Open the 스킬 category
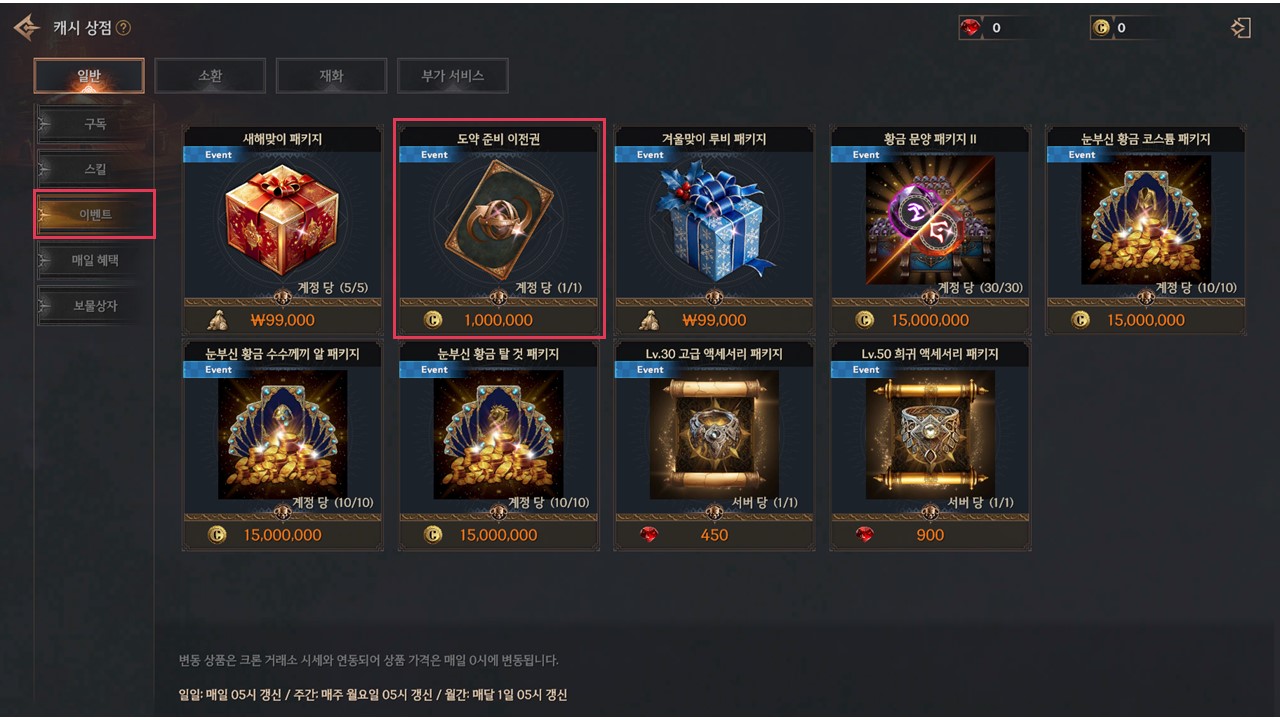The height and width of the screenshot is (720, 1280). coord(94,169)
